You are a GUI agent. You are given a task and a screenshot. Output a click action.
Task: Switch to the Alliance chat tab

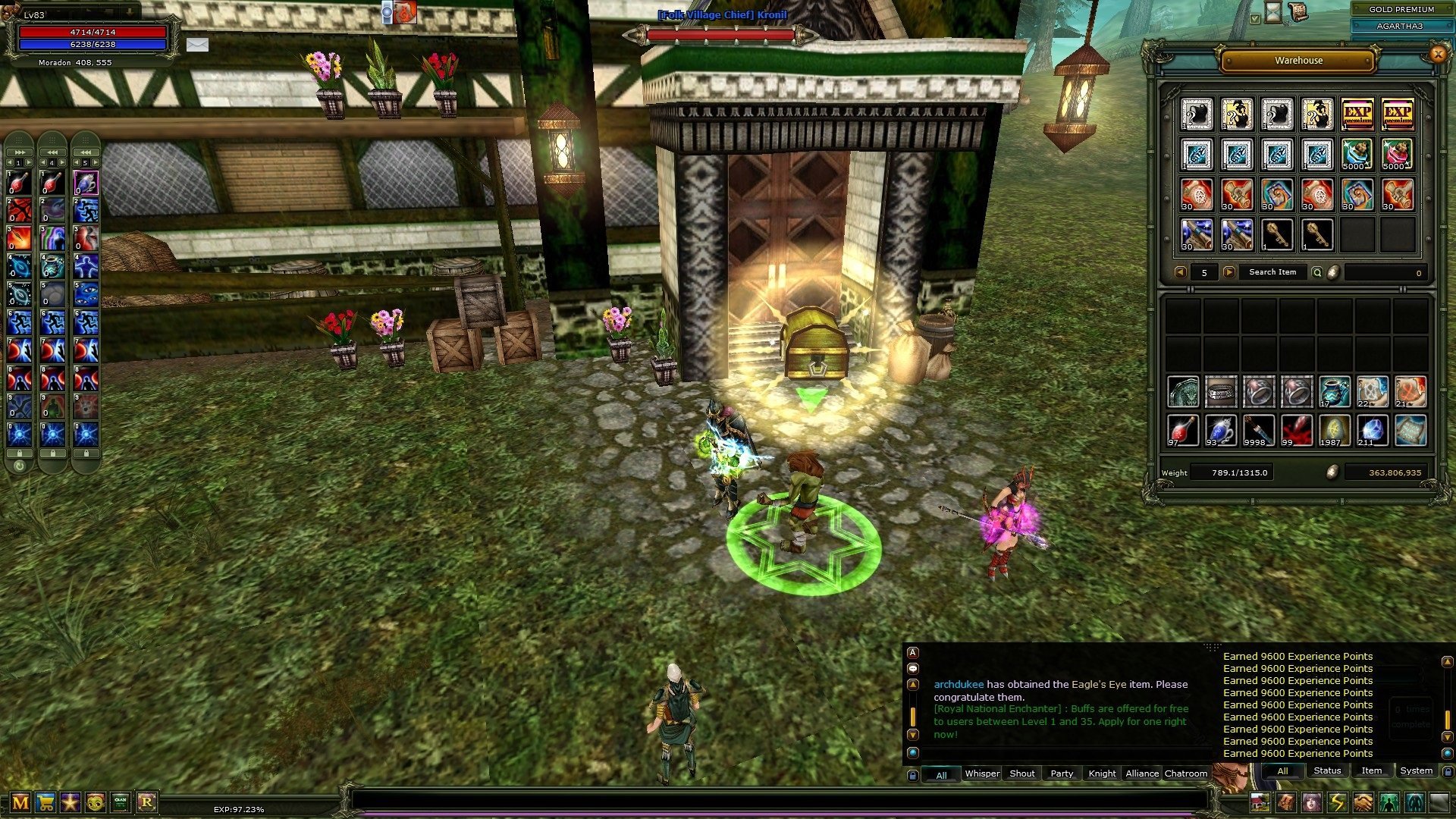click(1141, 773)
